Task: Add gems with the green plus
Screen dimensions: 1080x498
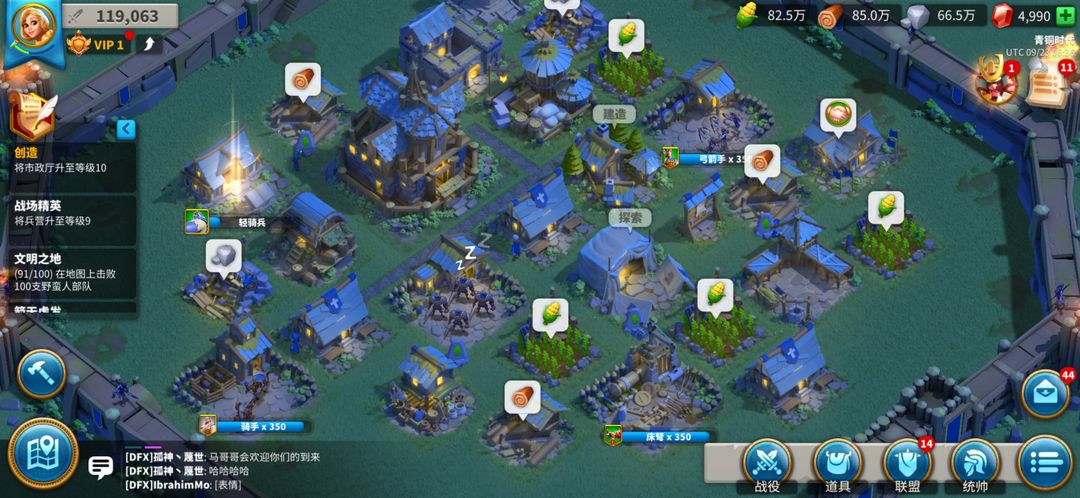Action: pos(1066,15)
